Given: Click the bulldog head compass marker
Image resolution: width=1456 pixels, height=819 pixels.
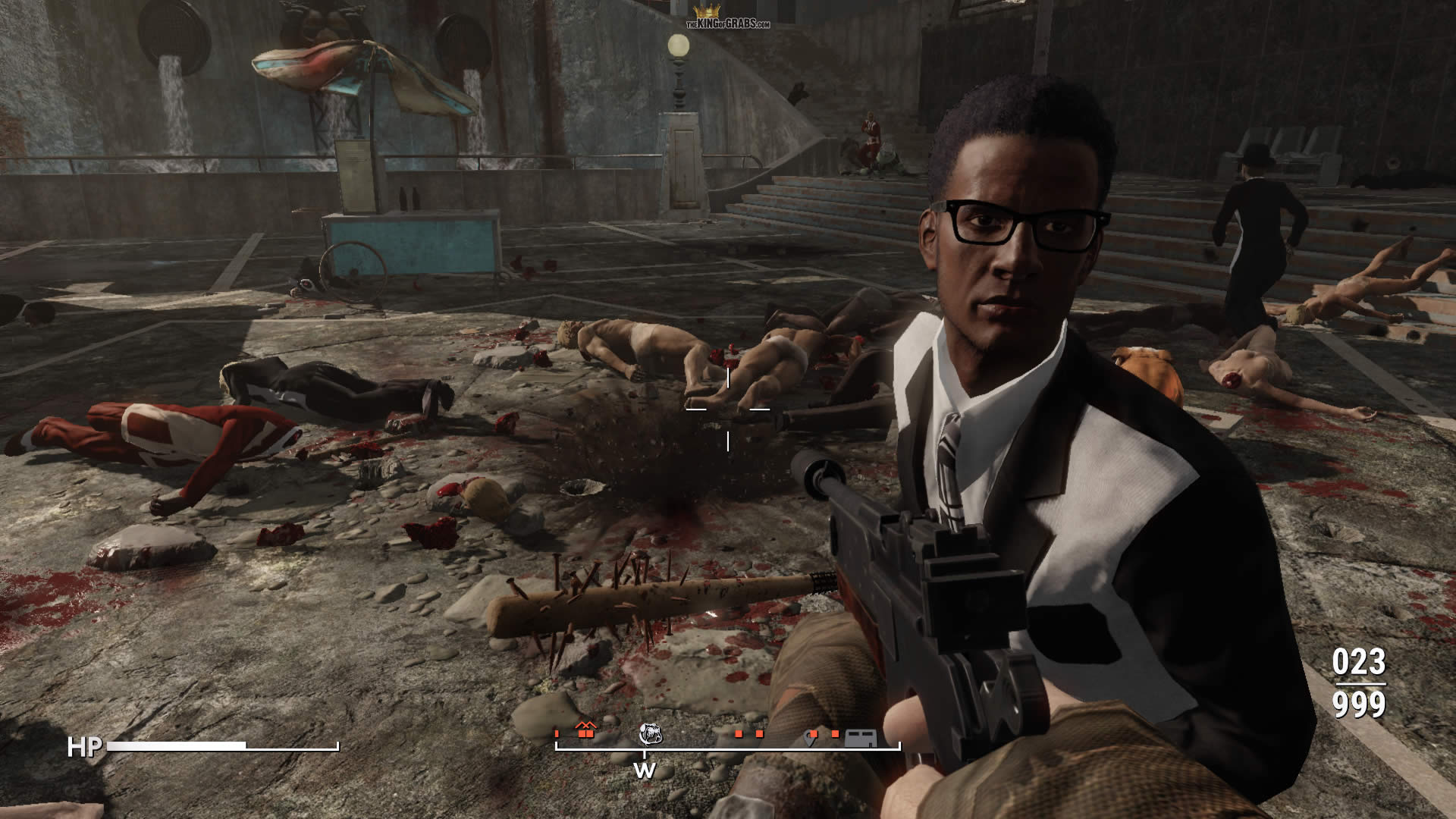Looking at the screenshot, I should click(650, 733).
